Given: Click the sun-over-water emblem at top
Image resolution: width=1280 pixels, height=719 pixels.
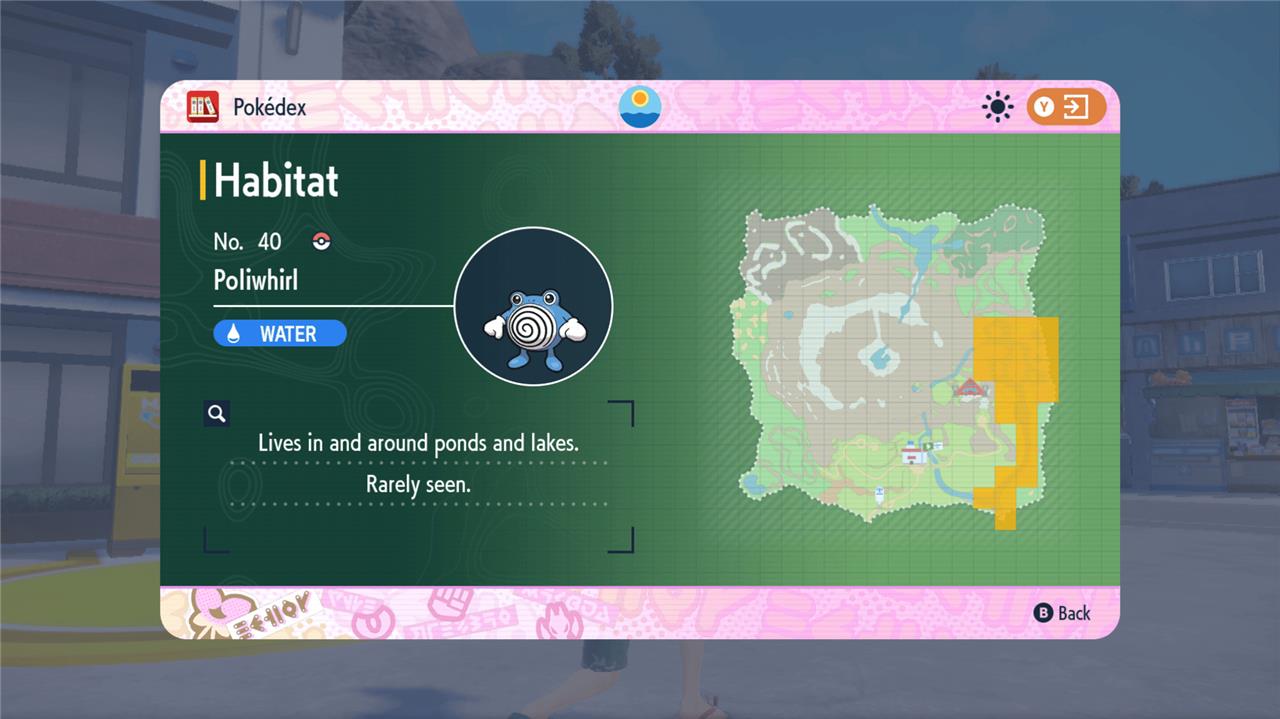Looking at the screenshot, I should point(640,107).
